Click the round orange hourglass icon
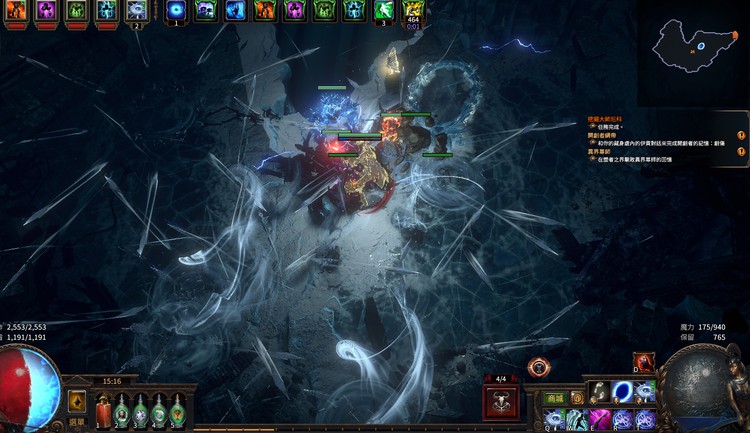The image size is (750, 433). [540, 367]
